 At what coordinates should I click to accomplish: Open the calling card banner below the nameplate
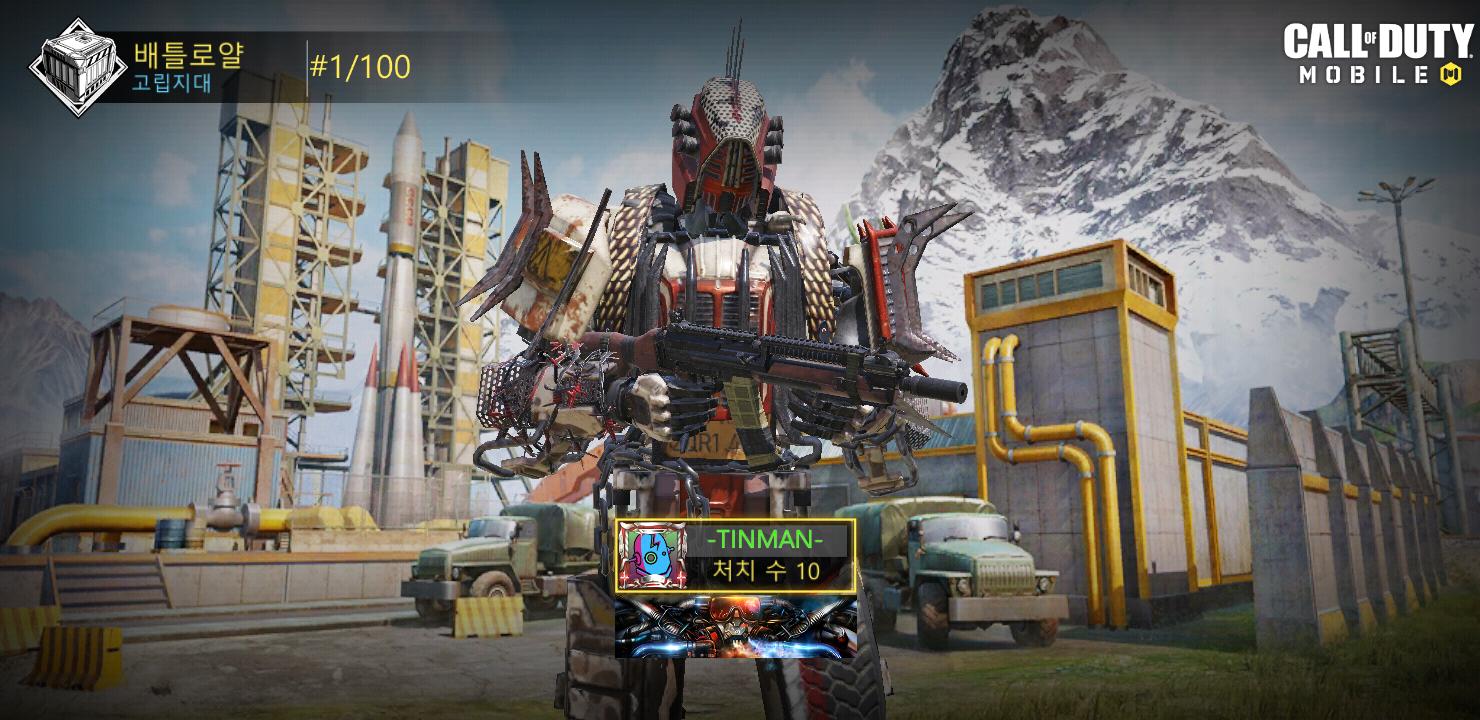point(735,627)
